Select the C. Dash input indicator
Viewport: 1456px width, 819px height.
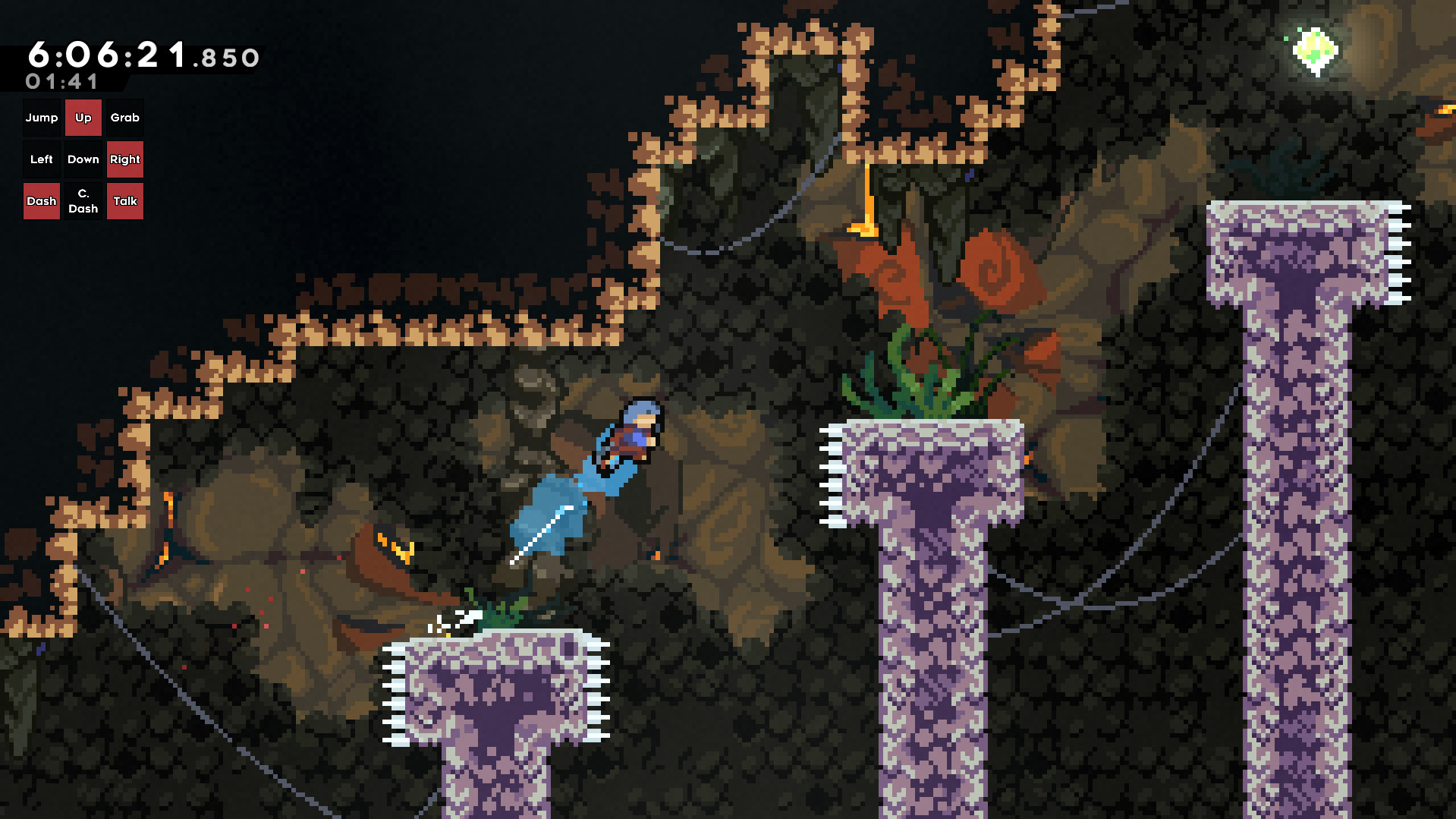pos(83,200)
